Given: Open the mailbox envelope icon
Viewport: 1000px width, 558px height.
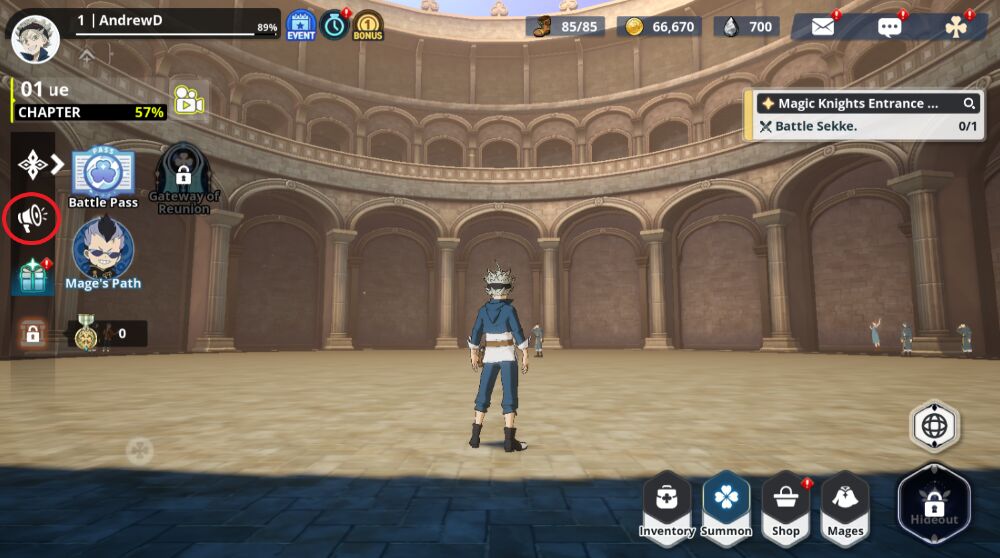Looking at the screenshot, I should coord(823,26).
